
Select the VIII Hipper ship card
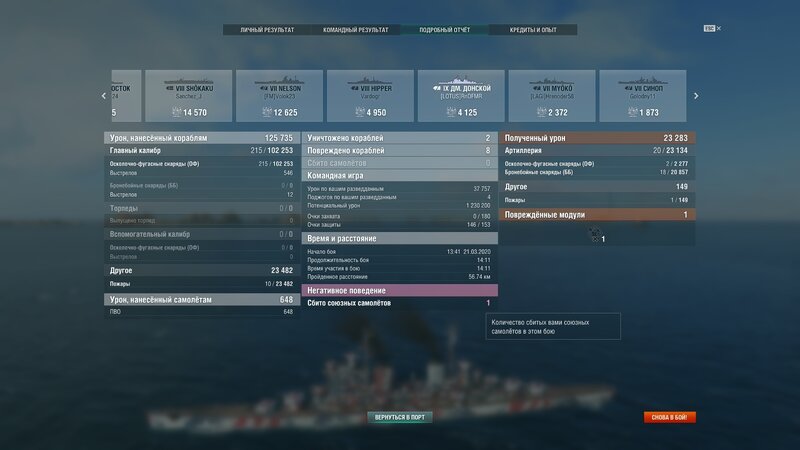click(x=370, y=96)
